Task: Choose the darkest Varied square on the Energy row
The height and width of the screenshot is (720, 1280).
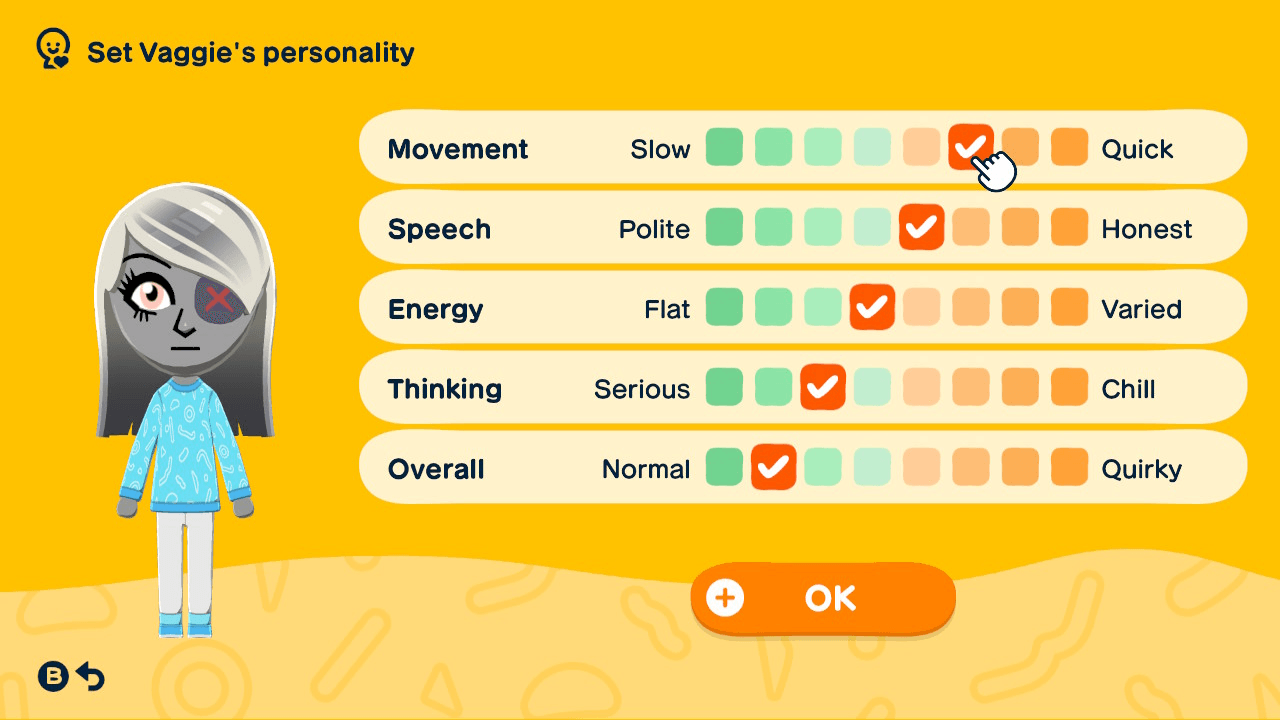Action: coord(1069,307)
